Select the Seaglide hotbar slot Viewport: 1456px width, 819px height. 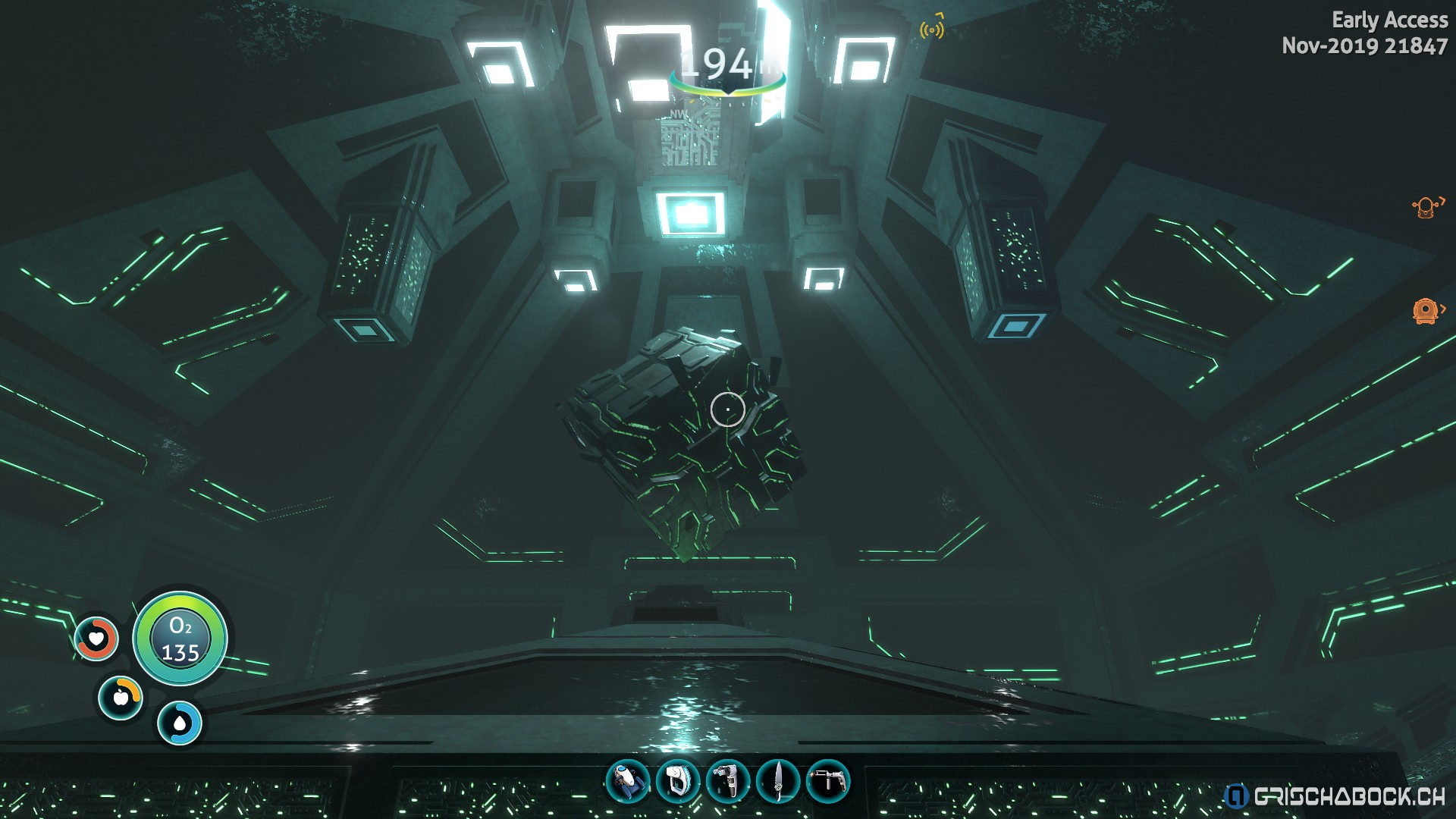pos(628,781)
